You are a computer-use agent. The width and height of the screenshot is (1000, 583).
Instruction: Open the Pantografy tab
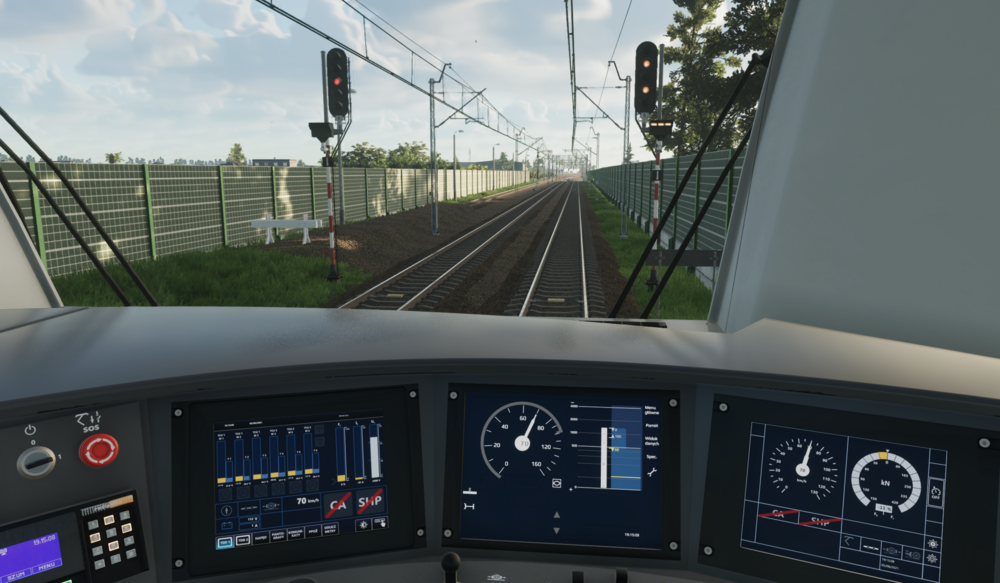click(277, 536)
